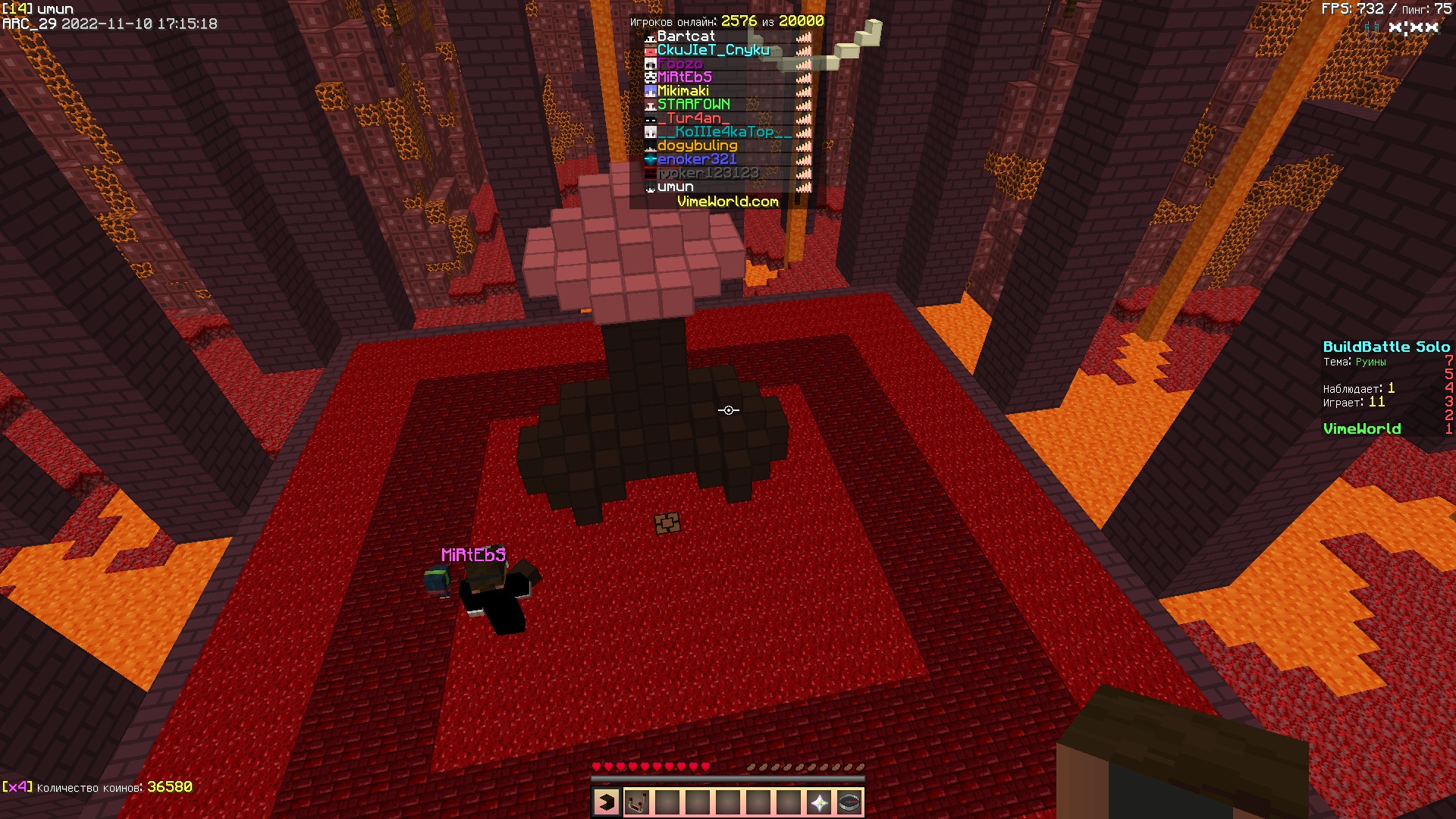Click the BuildBattle Solo scoreboard title
1456x819 pixels.
pyautogui.click(x=1385, y=347)
